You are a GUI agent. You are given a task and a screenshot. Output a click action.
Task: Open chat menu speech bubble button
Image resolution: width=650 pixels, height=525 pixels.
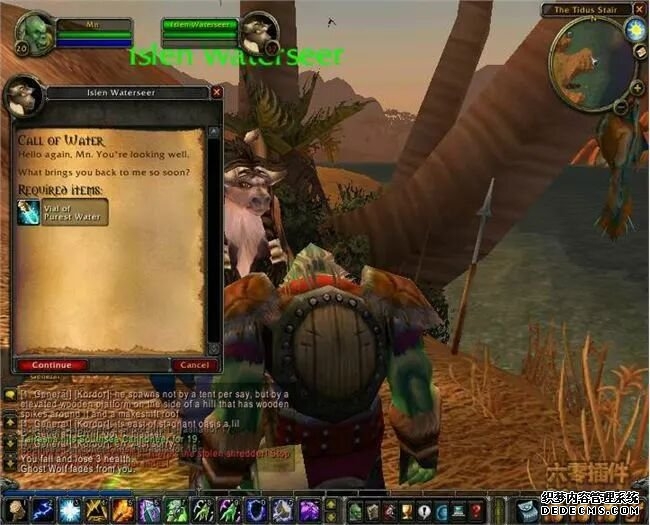click(10, 395)
